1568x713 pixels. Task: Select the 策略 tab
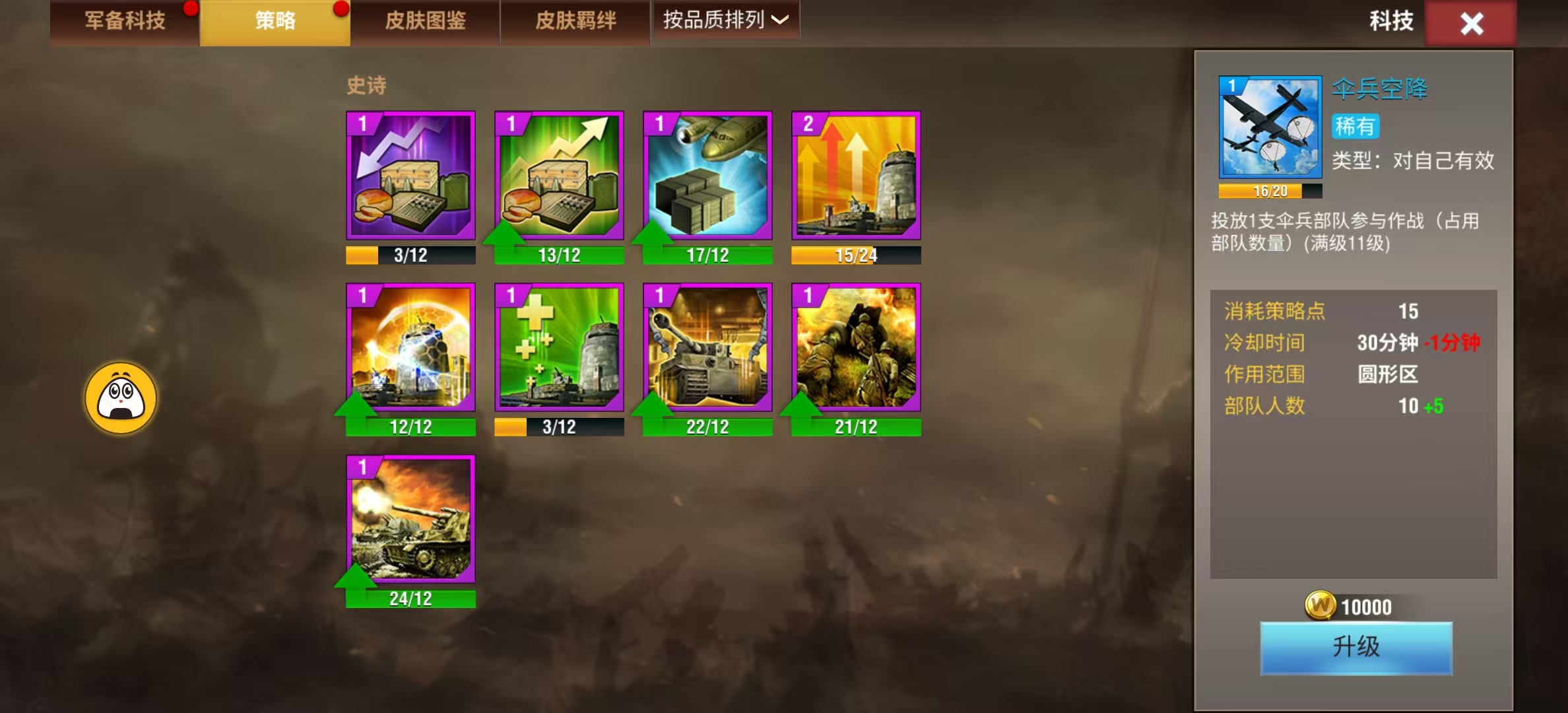point(275,22)
